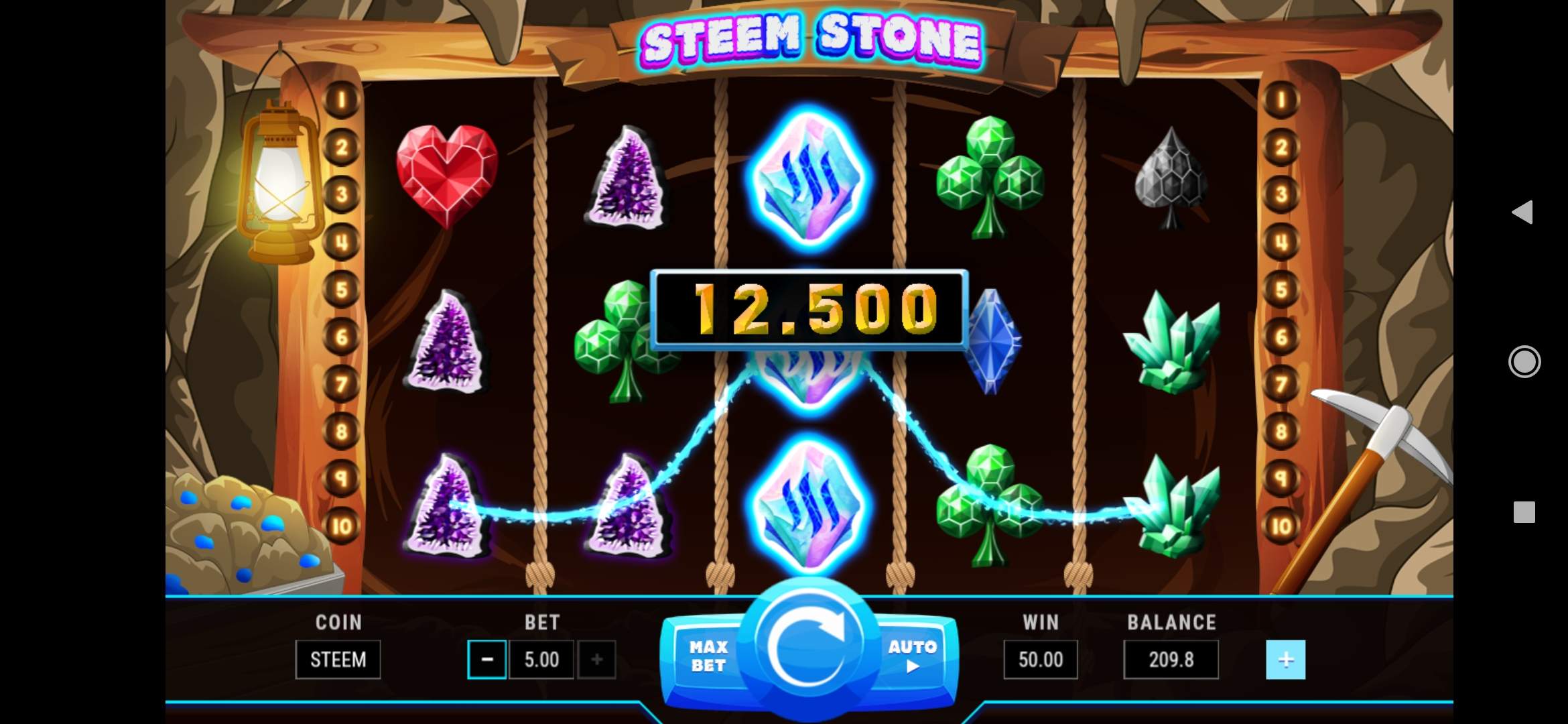Tap the MAX BET button

tap(708, 656)
